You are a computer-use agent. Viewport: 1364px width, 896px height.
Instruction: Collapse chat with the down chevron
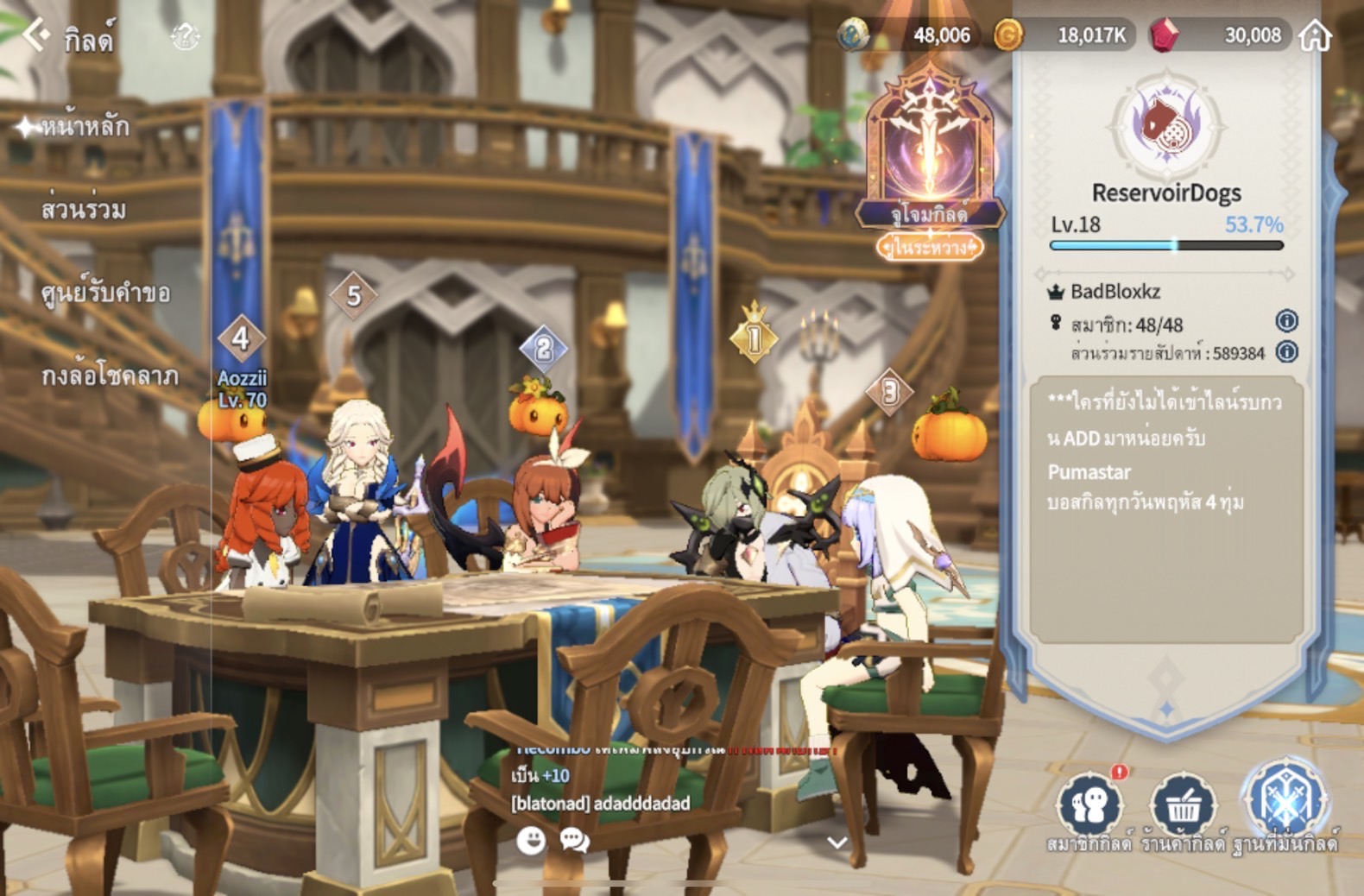[x=837, y=842]
